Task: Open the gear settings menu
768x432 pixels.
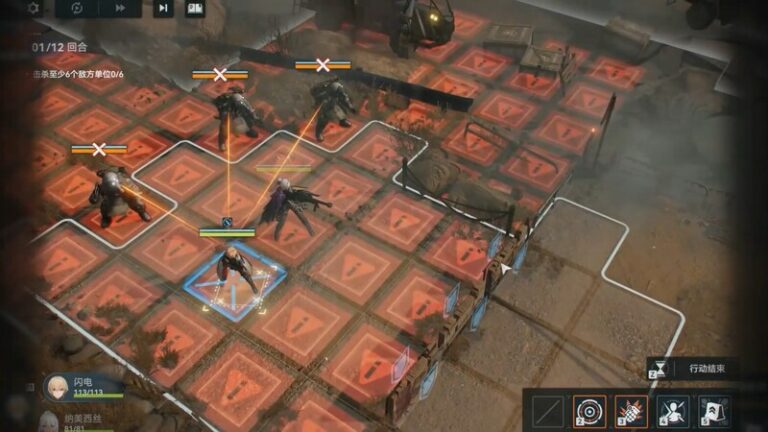Action: coord(33,8)
